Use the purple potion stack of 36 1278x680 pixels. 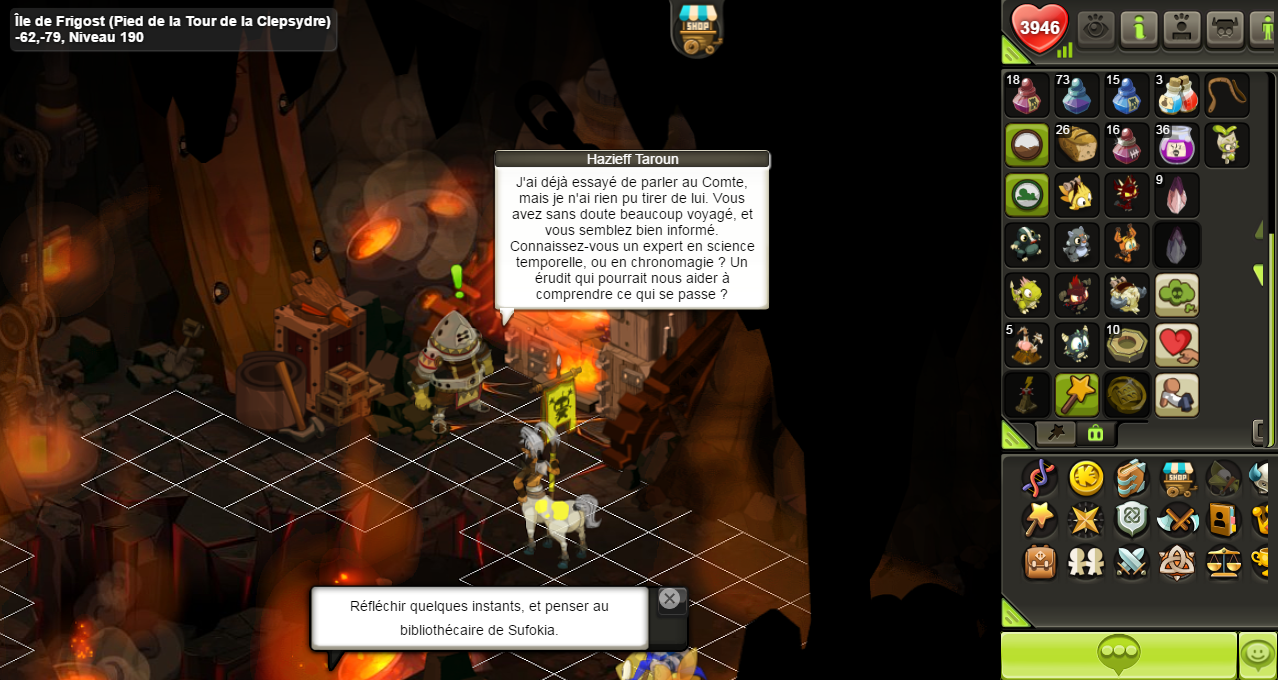[x=1177, y=145]
